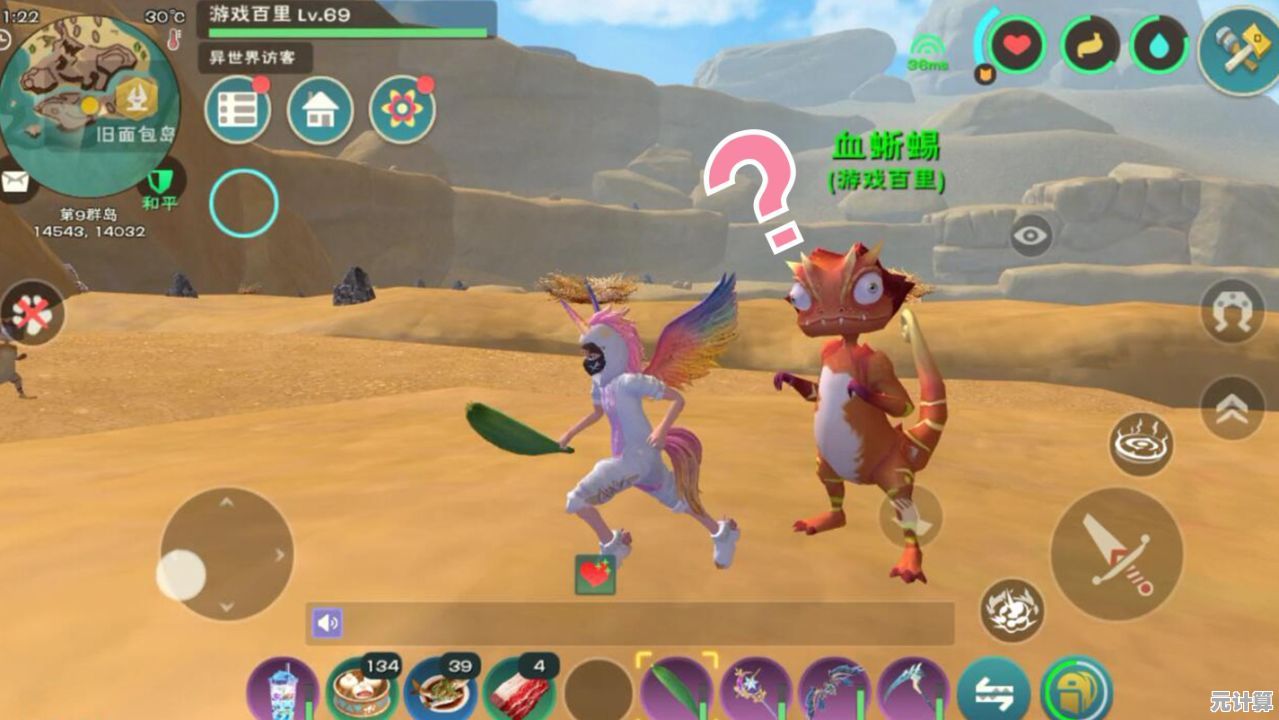Tap the eye view toggle icon
The height and width of the screenshot is (720, 1279).
(x=1031, y=236)
